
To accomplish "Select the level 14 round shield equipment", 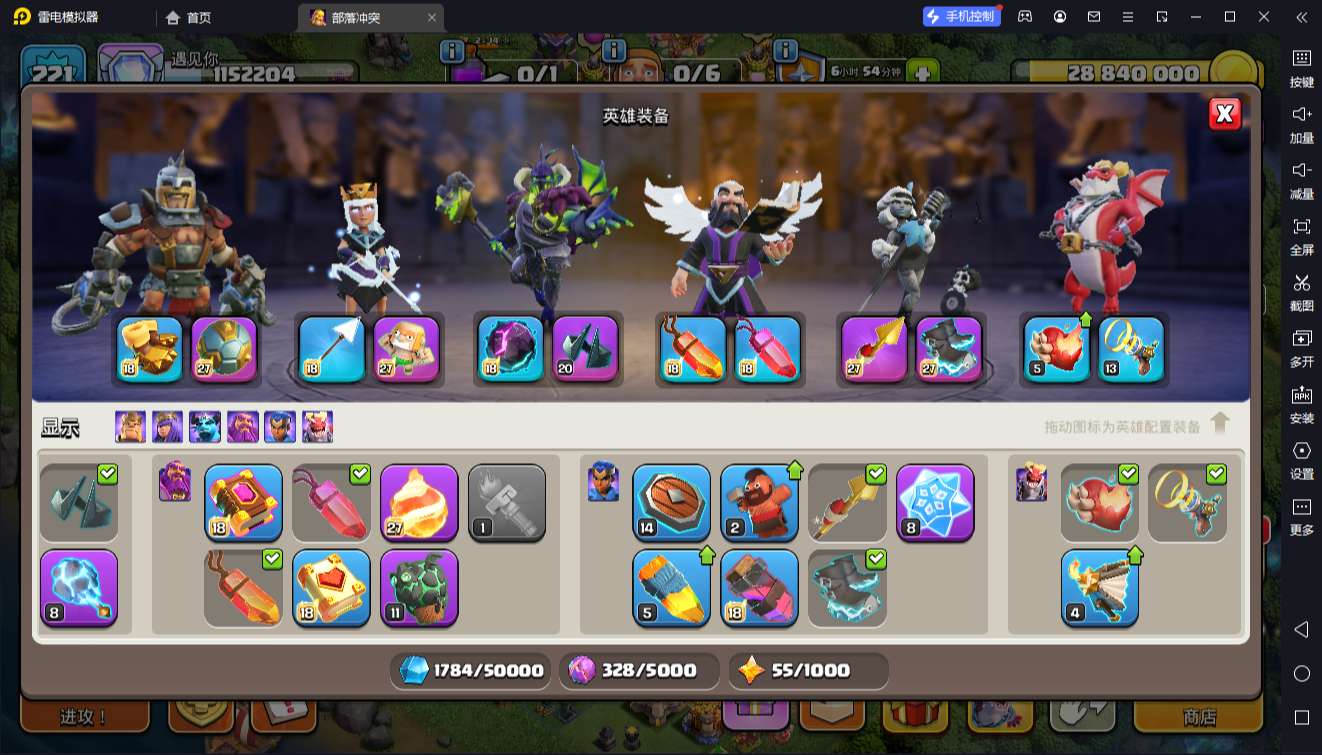I will (671, 502).
